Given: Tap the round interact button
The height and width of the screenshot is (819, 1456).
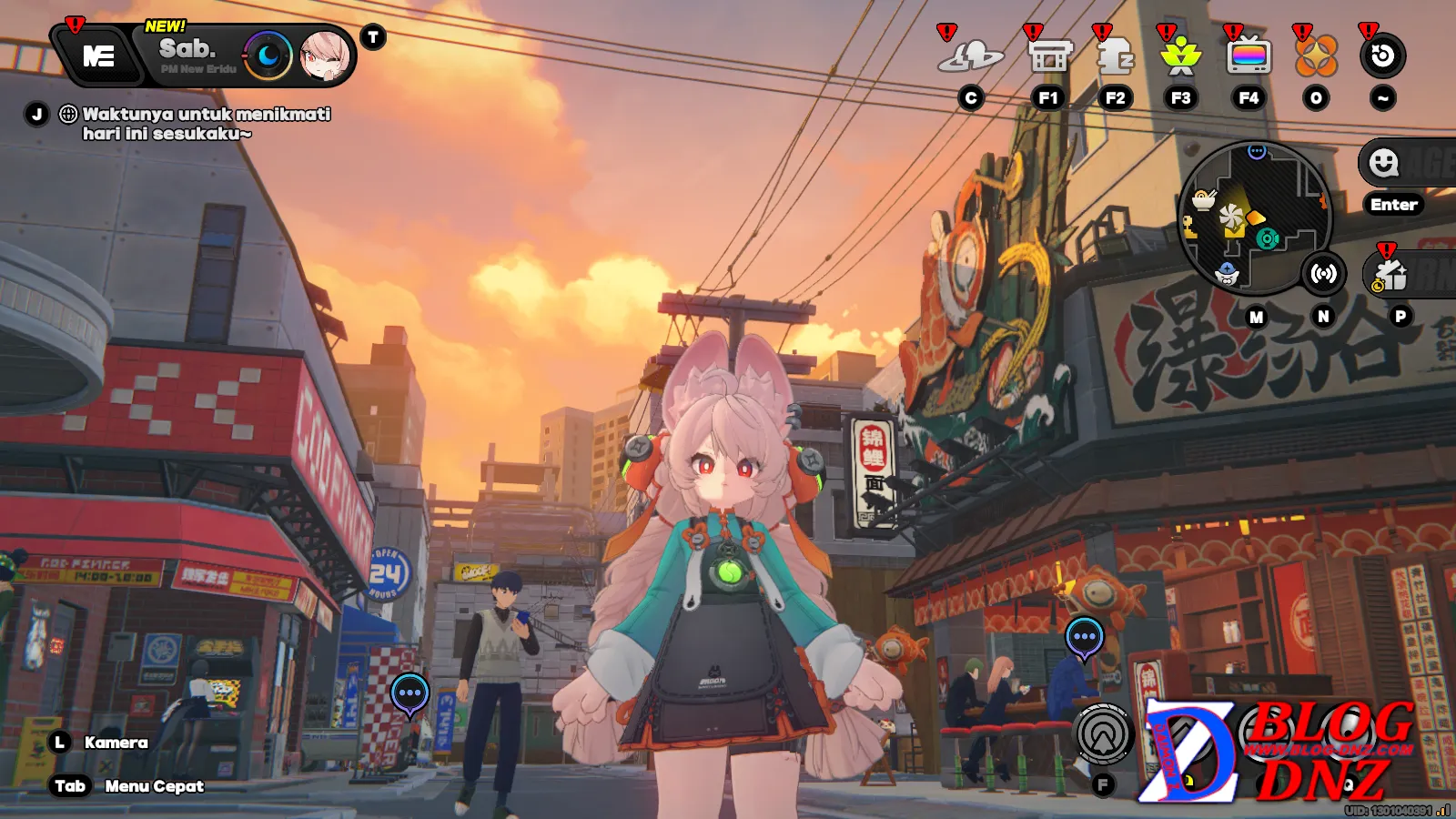Looking at the screenshot, I should pos(1103,733).
